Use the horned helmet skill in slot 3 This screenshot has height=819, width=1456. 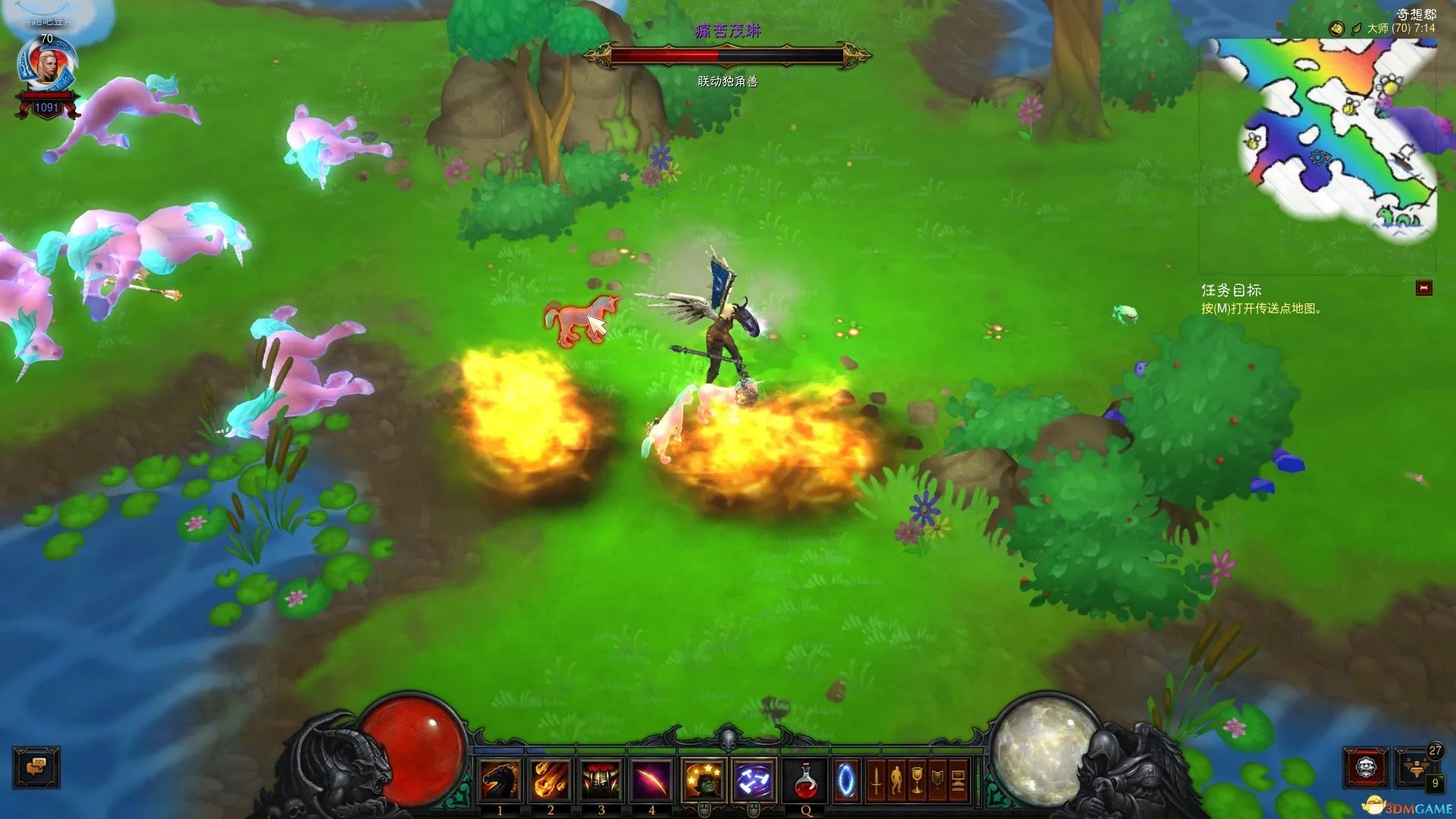[601, 780]
